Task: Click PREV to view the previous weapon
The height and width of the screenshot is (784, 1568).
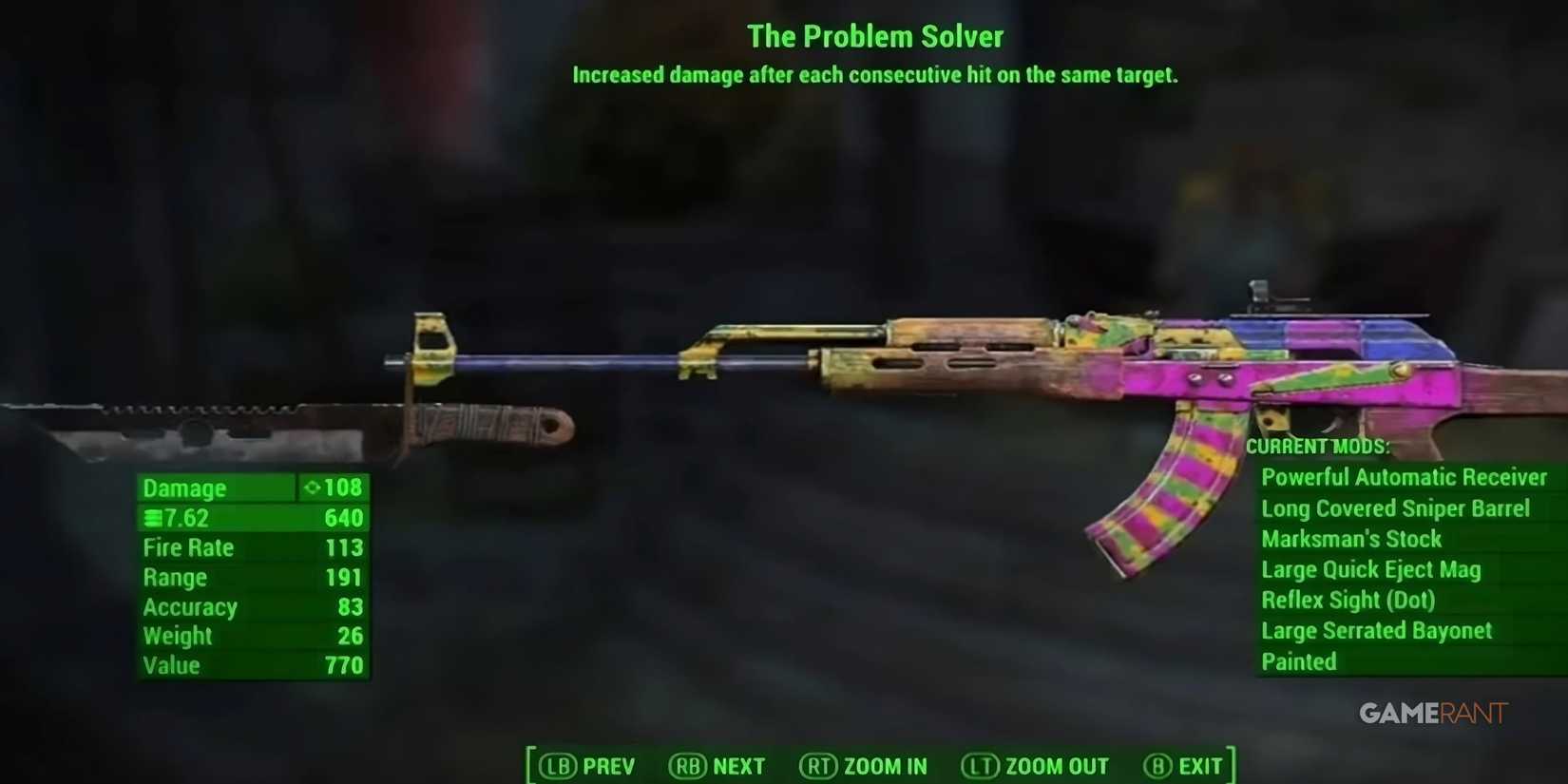Action: [610, 766]
